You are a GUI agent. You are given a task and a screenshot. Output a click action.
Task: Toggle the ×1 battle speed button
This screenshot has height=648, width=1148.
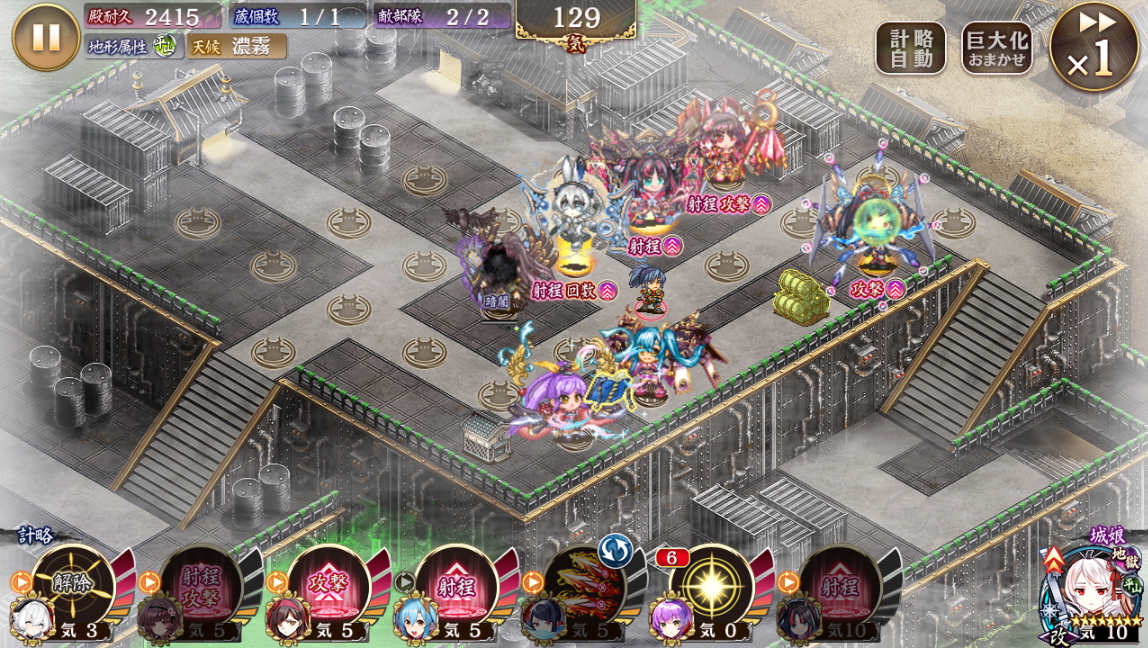[x=1093, y=47]
